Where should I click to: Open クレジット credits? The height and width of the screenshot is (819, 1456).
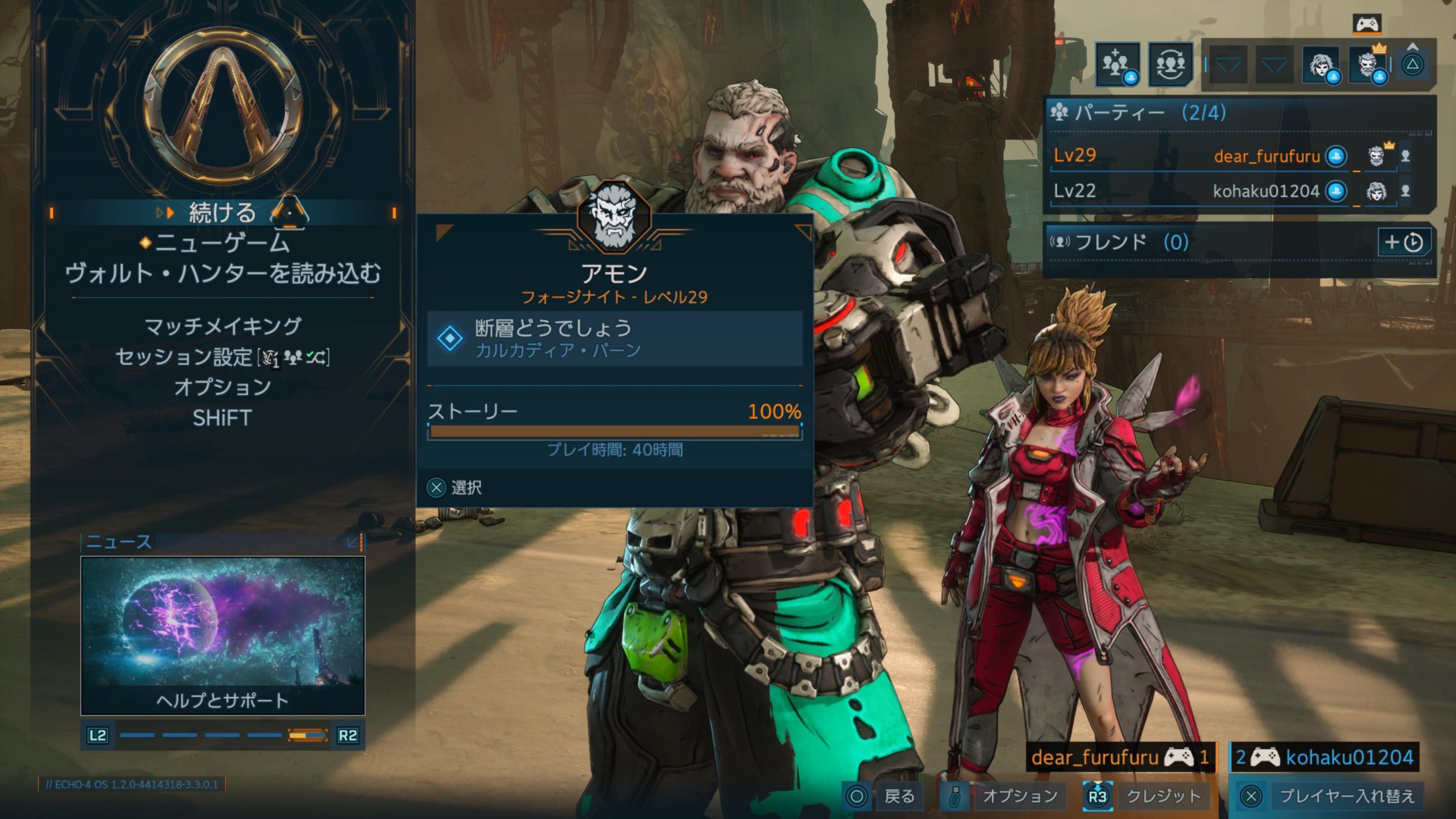pos(1149,796)
